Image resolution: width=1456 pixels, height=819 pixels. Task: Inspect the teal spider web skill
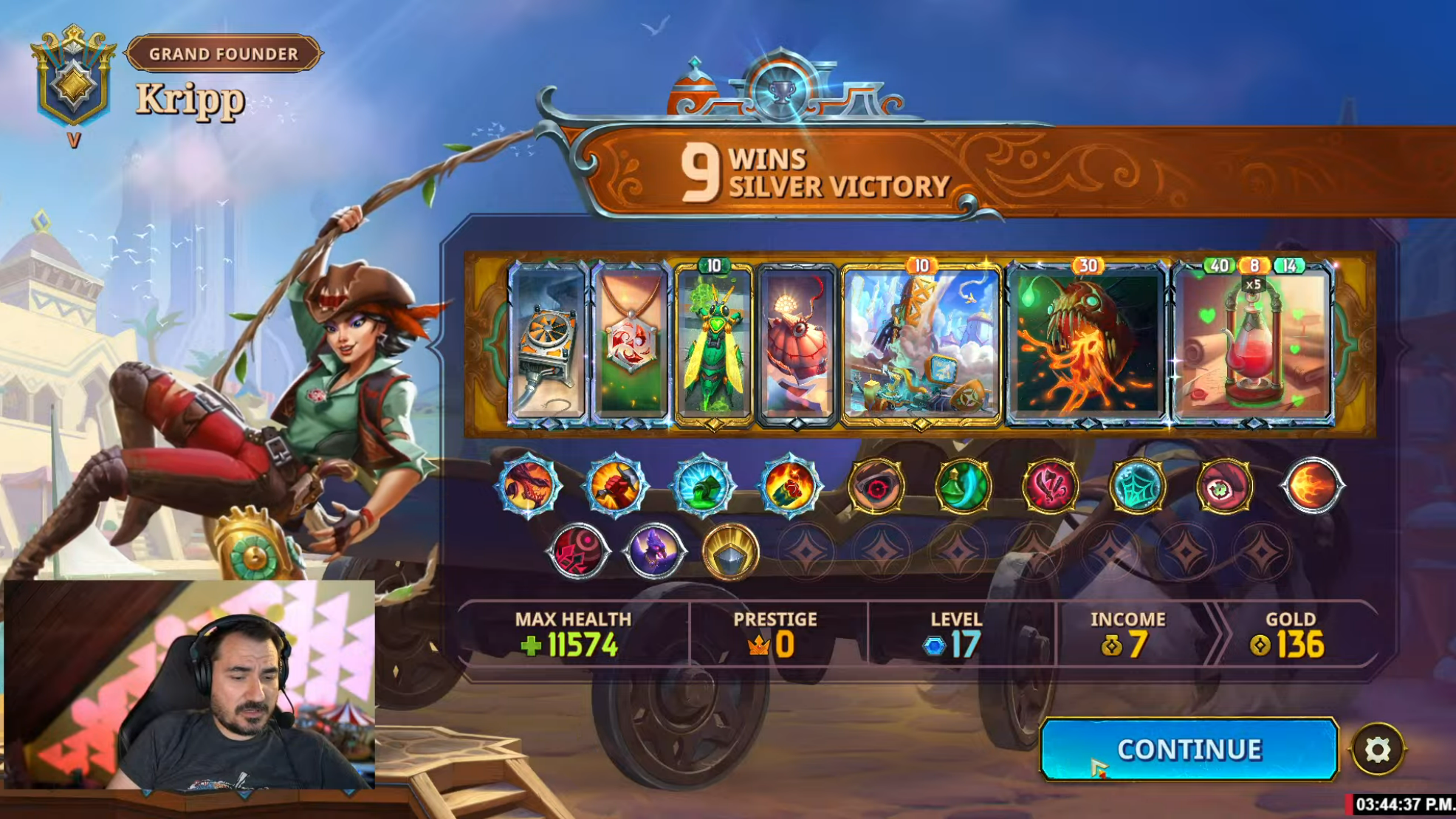coord(1138,486)
